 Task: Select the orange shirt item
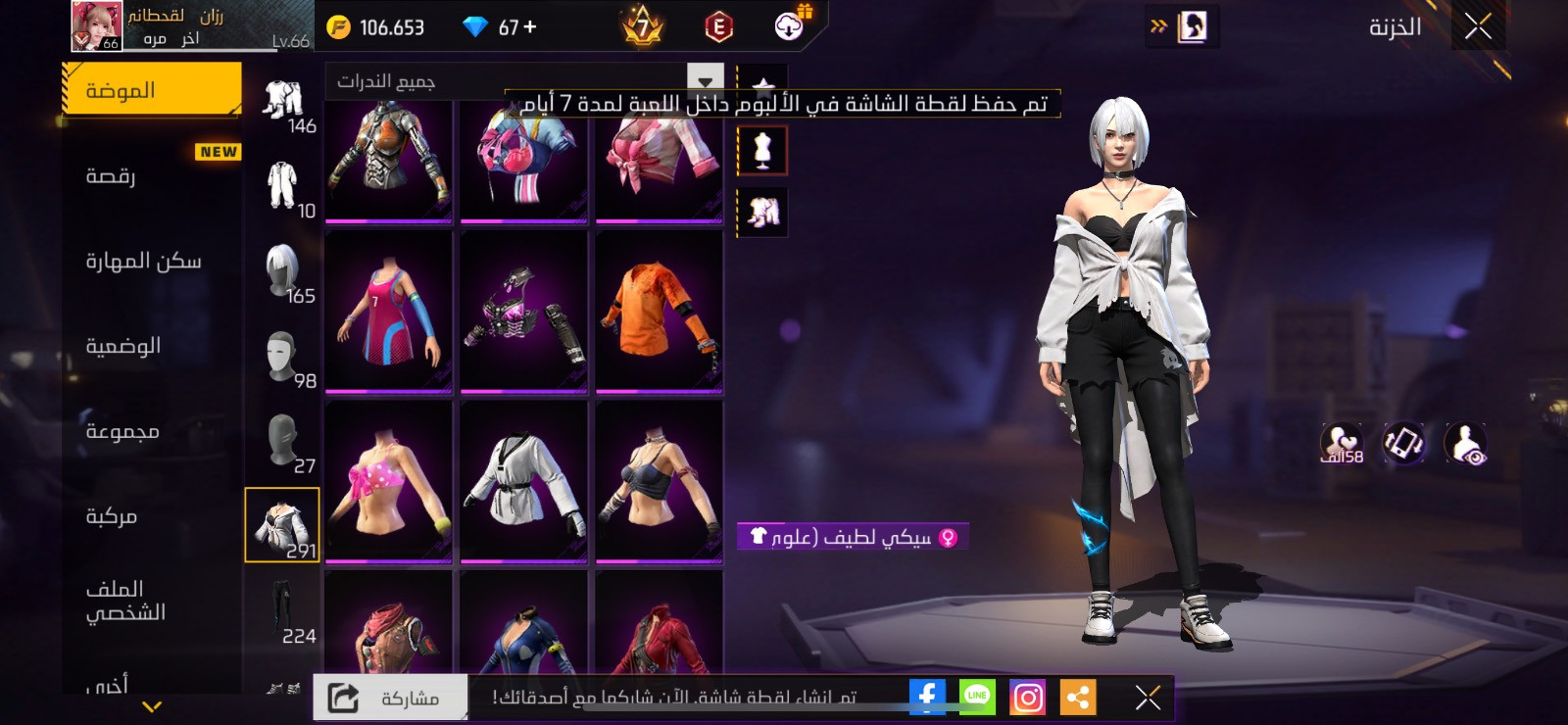pyautogui.click(x=659, y=311)
